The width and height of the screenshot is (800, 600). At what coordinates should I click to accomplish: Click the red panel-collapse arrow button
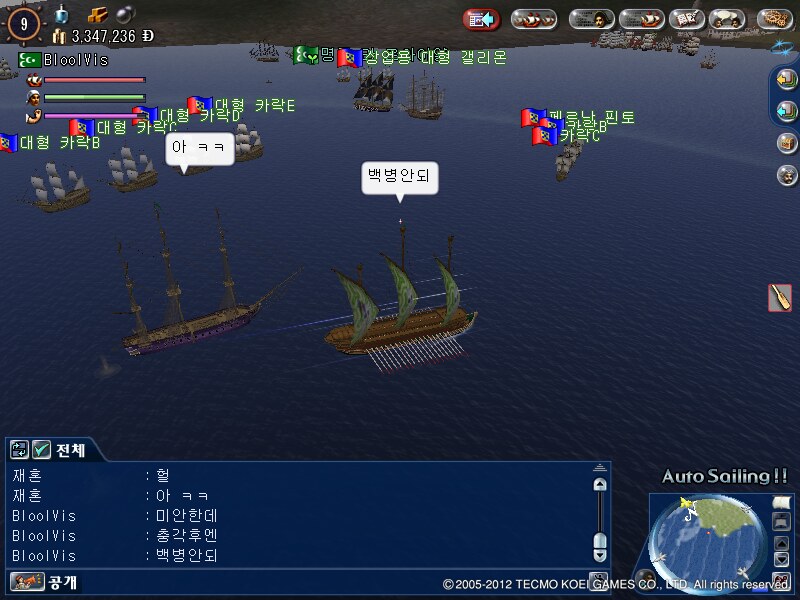point(481,19)
